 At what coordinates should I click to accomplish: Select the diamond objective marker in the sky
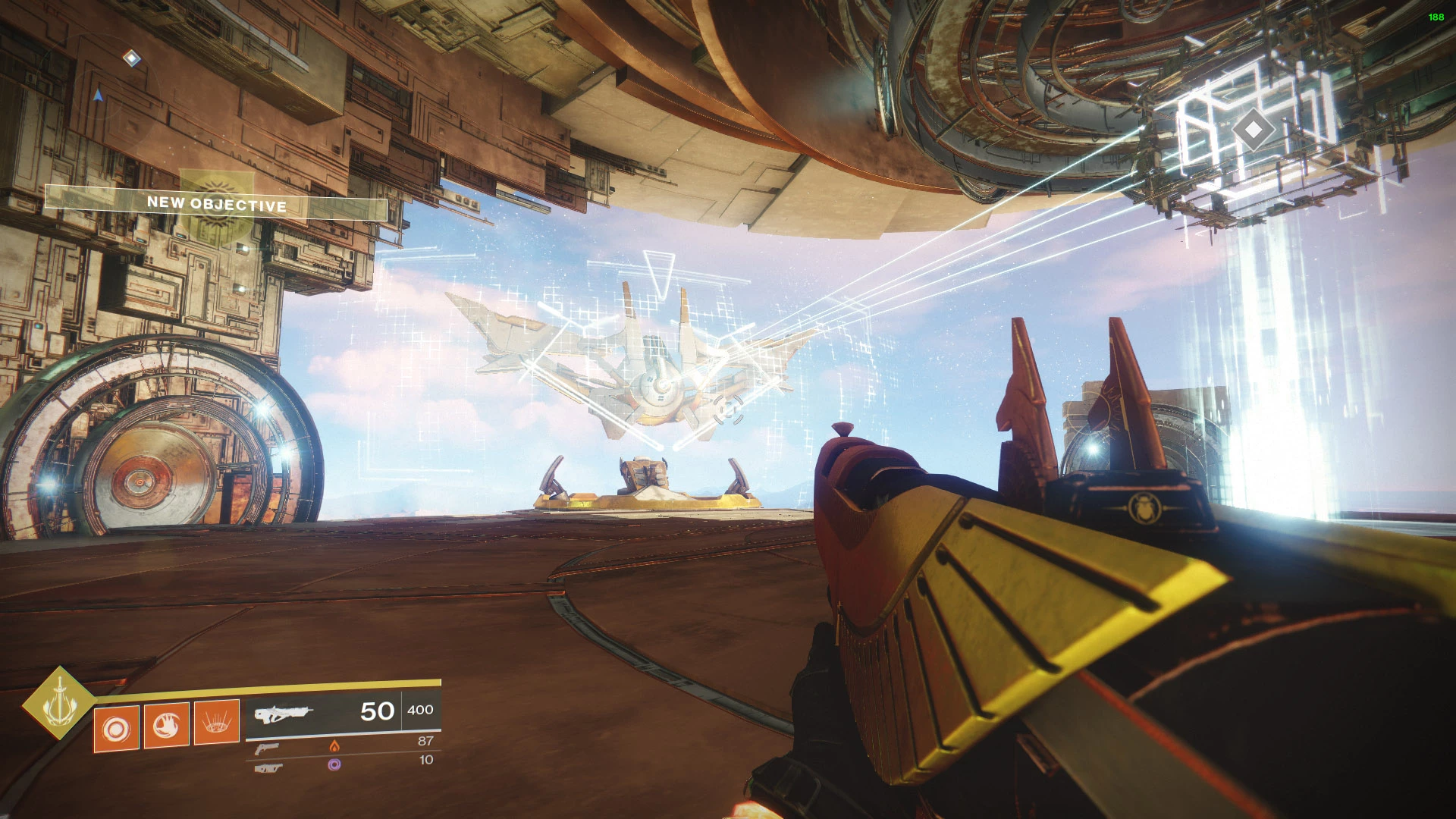coord(1253,130)
